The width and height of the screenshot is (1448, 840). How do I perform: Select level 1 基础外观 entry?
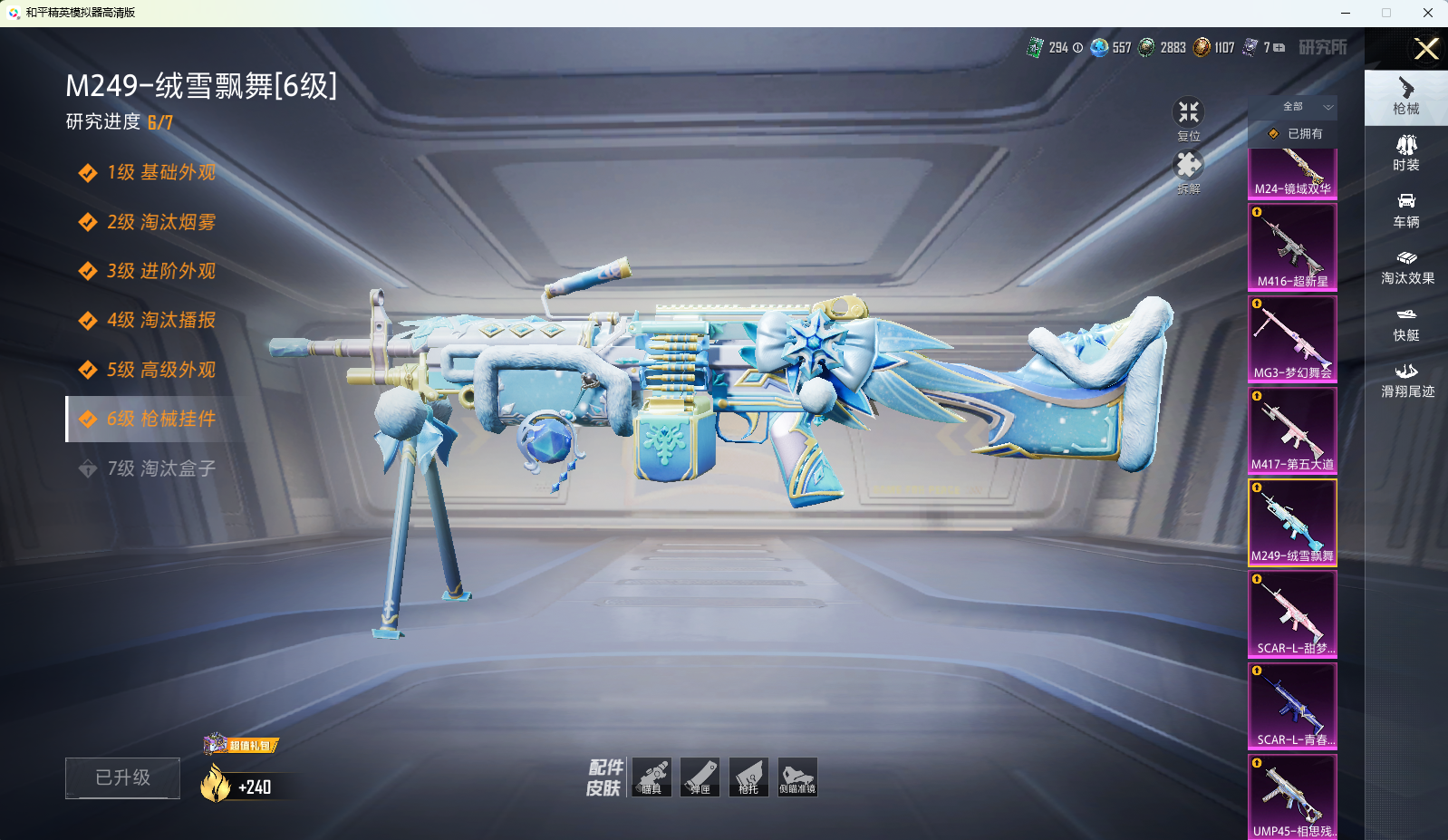point(160,173)
